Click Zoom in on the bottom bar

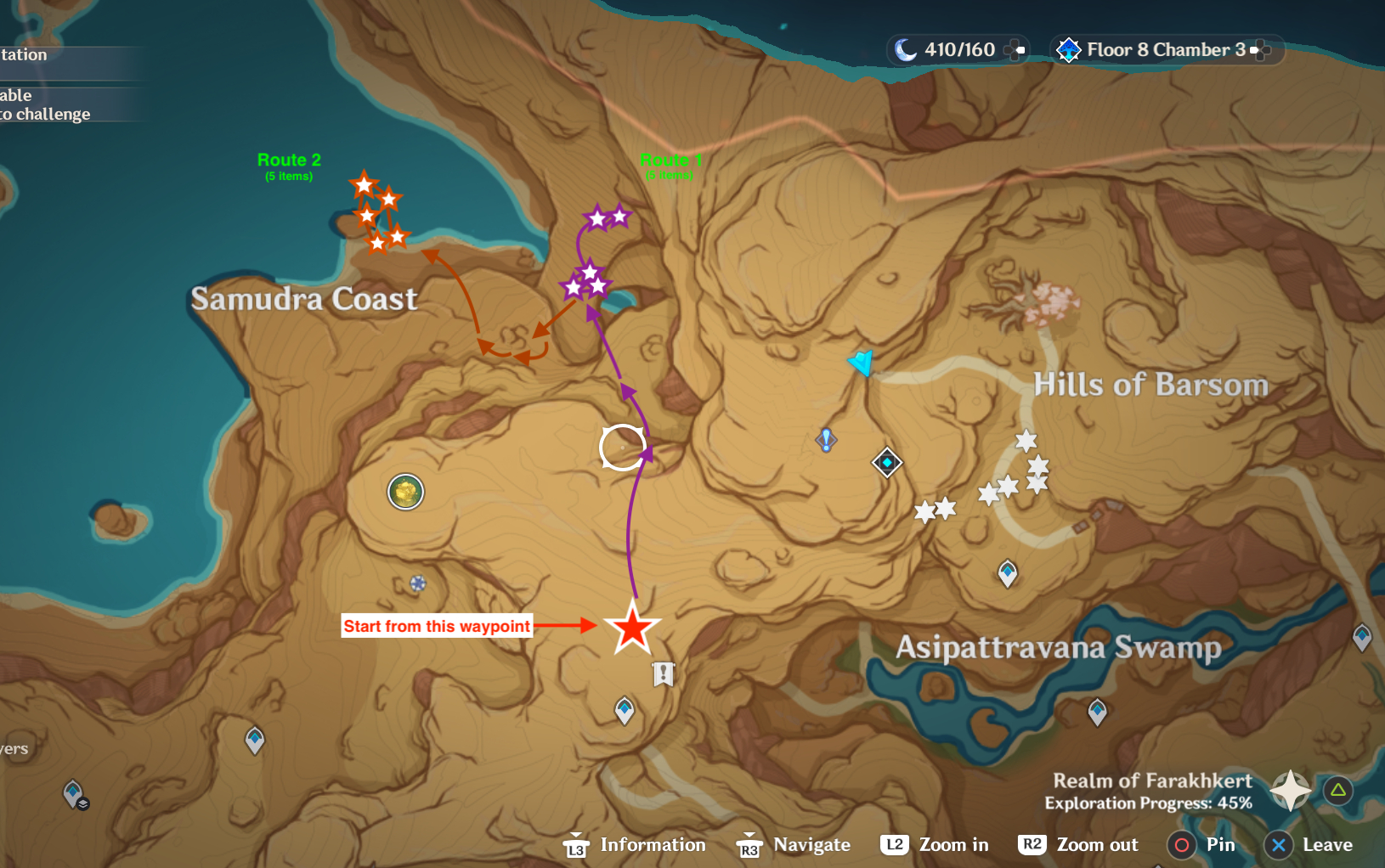tap(956, 844)
